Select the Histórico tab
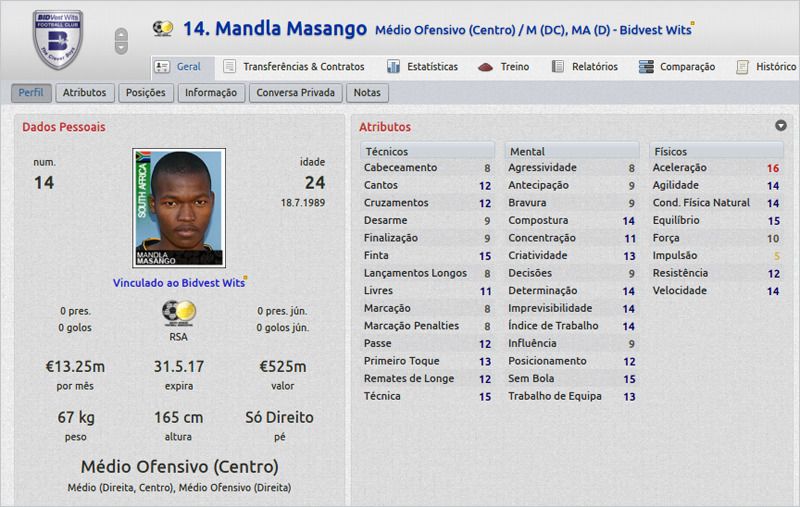Image resolution: width=800 pixels, height=507 pixels. [x=765, y=67]
